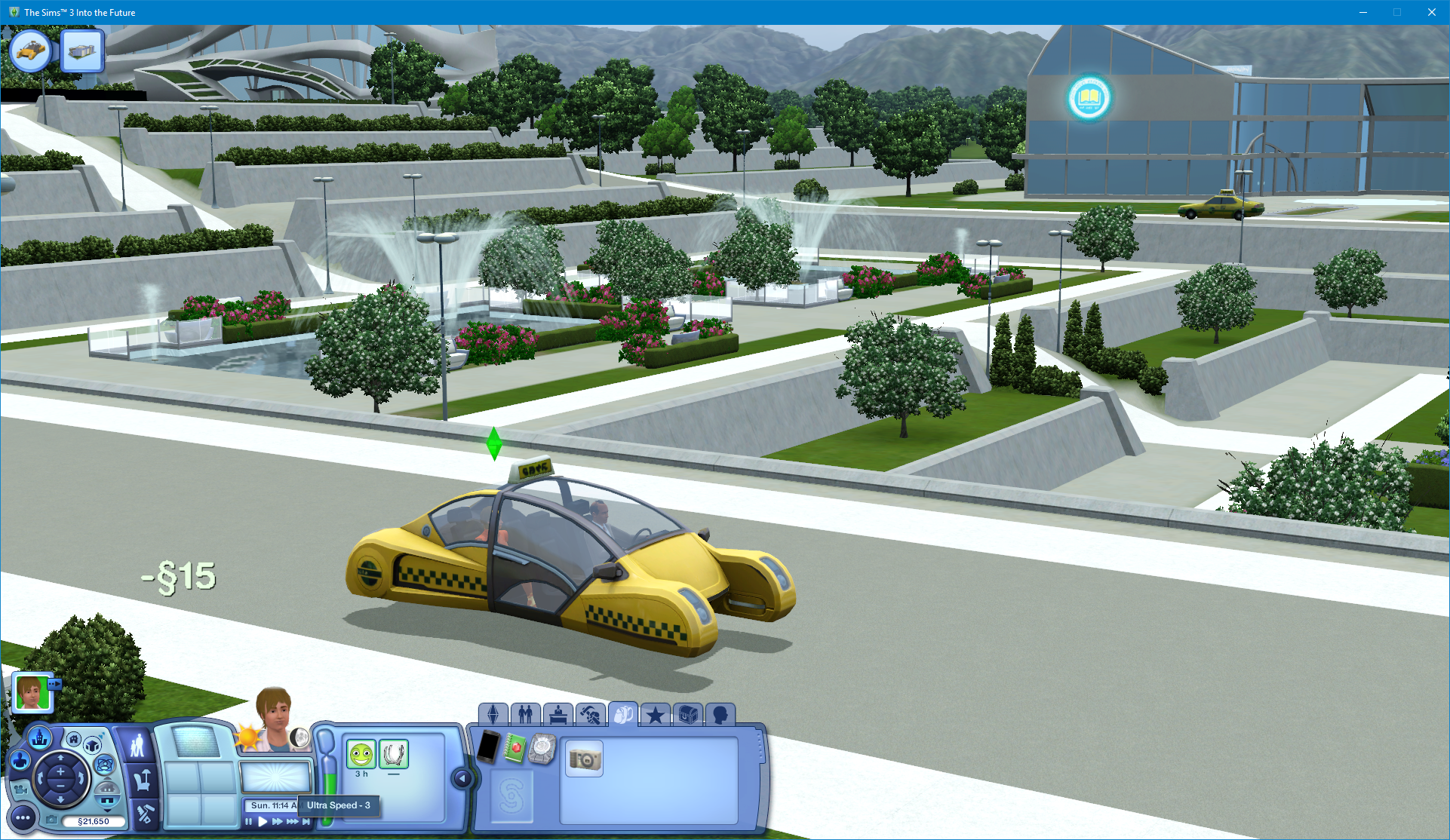
Task: Zoom in using the plus button on the dial
Action: [x=60, y=771]
